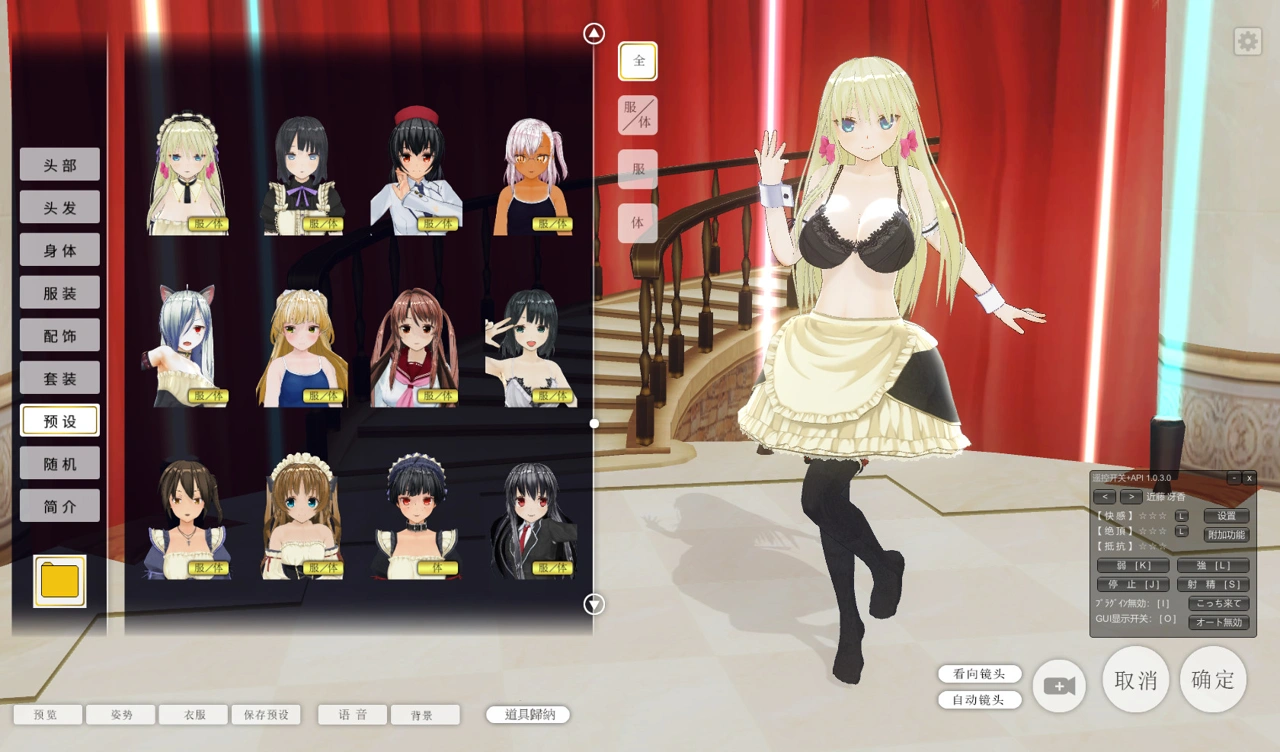Image resolution: width=1280 pixels, height=752 pixels.
Task: Filter presets by 服/体 (clothes and body)
Action: point(638,115)
